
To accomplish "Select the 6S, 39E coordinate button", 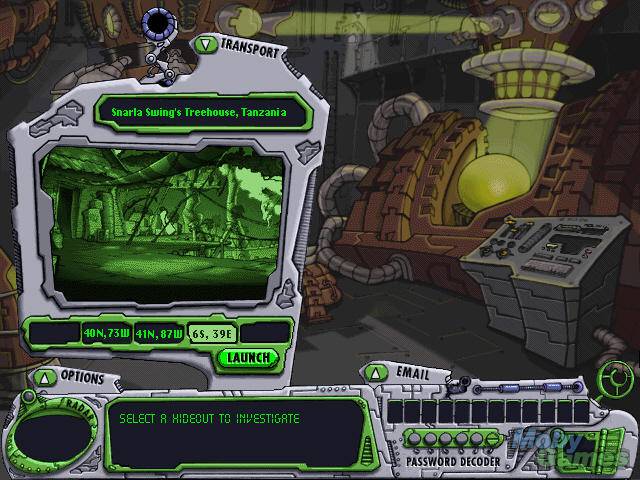I will pyautogui.click(x=212, y=333).
